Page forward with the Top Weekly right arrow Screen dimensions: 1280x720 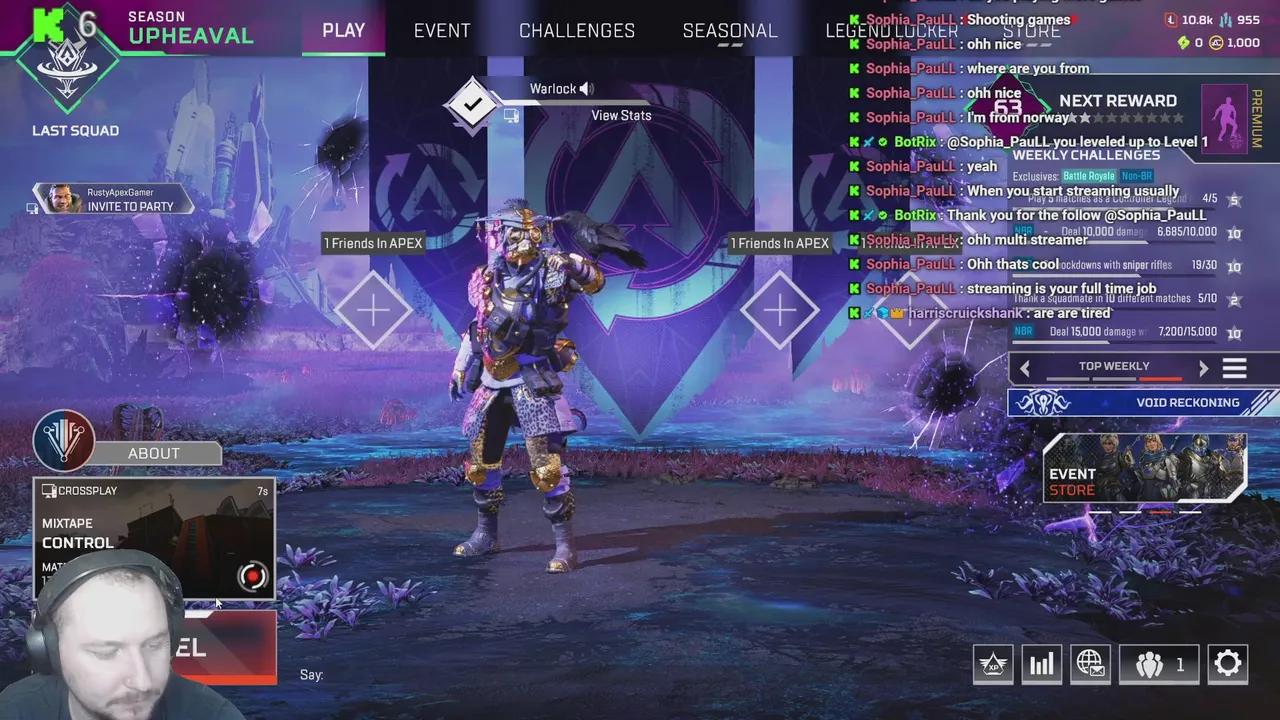pyautogui.click(x=1204, y=367)
